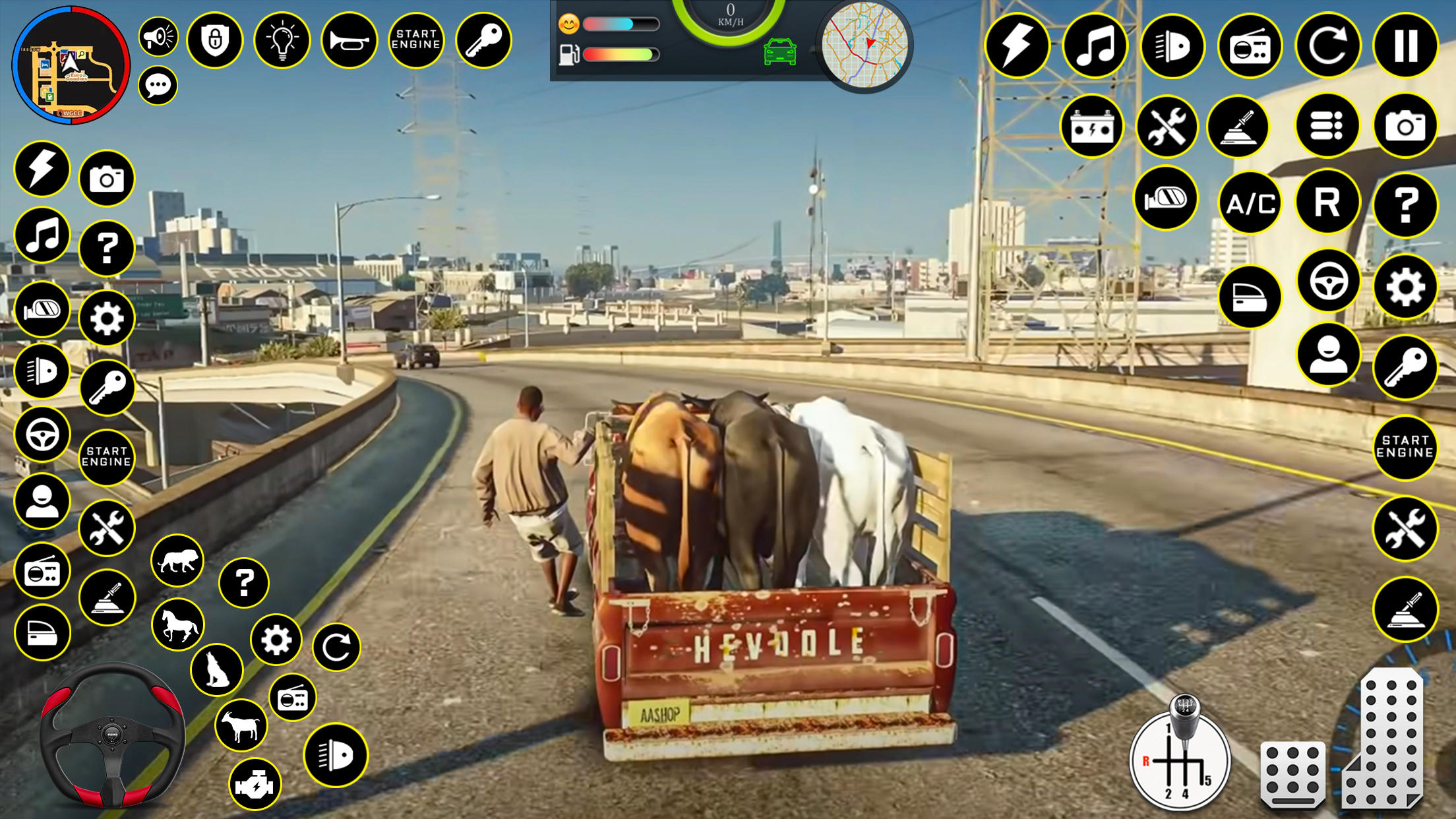Select the lion animal icon
Screen dimensions: 1456x819
(x=179, y=559)
